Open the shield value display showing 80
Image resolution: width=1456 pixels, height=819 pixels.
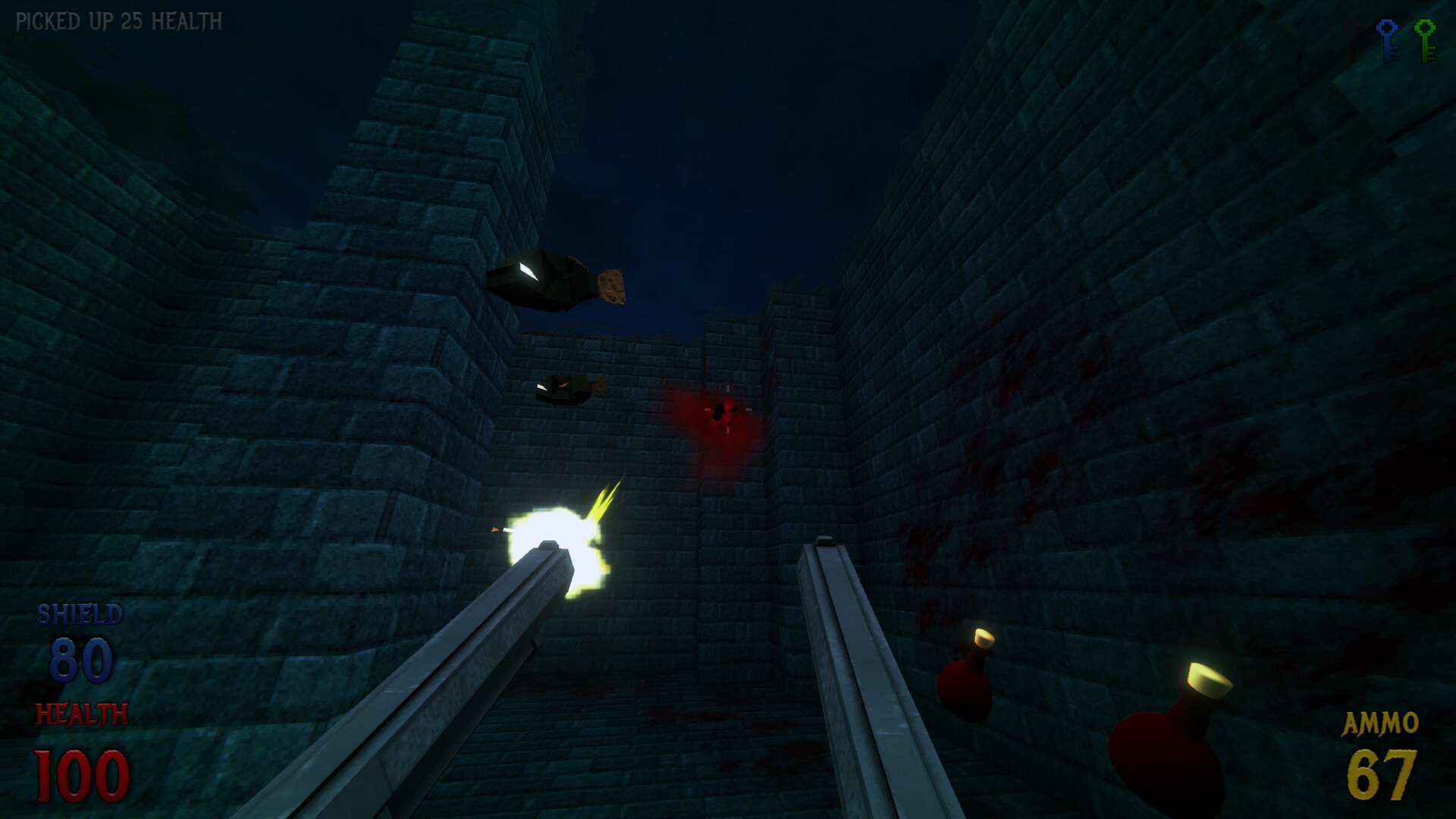pos(78,659)
